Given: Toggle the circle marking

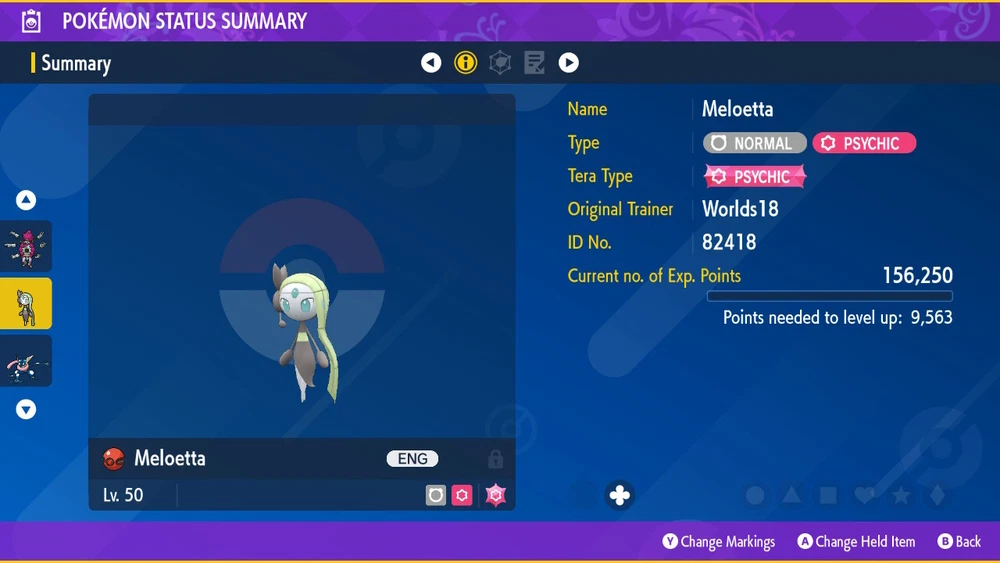Looking at the screenshot, I should pos(756,495).
